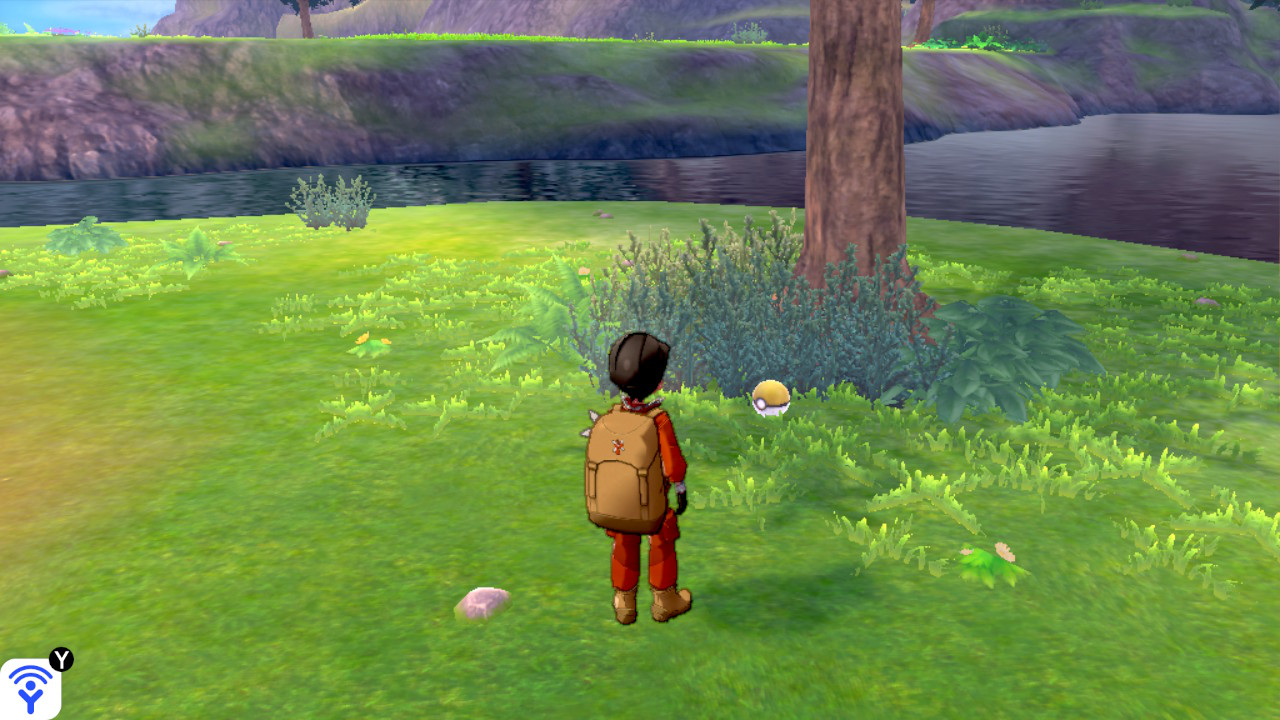
Task: Open the Y-Comm wireless icon
Action: point(31,688)
